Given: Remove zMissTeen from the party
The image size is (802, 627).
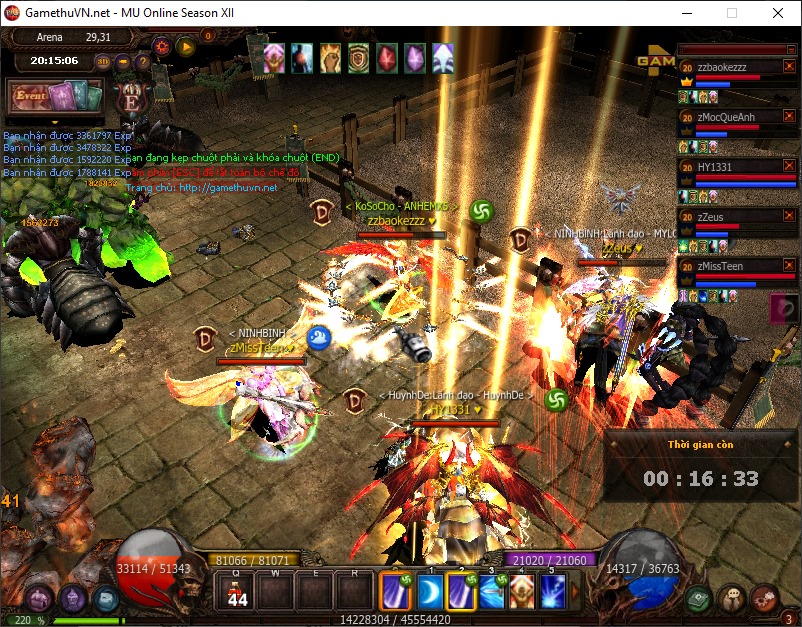Looking at the screenshot, I should pyautogui.click(x=788, y=265).
